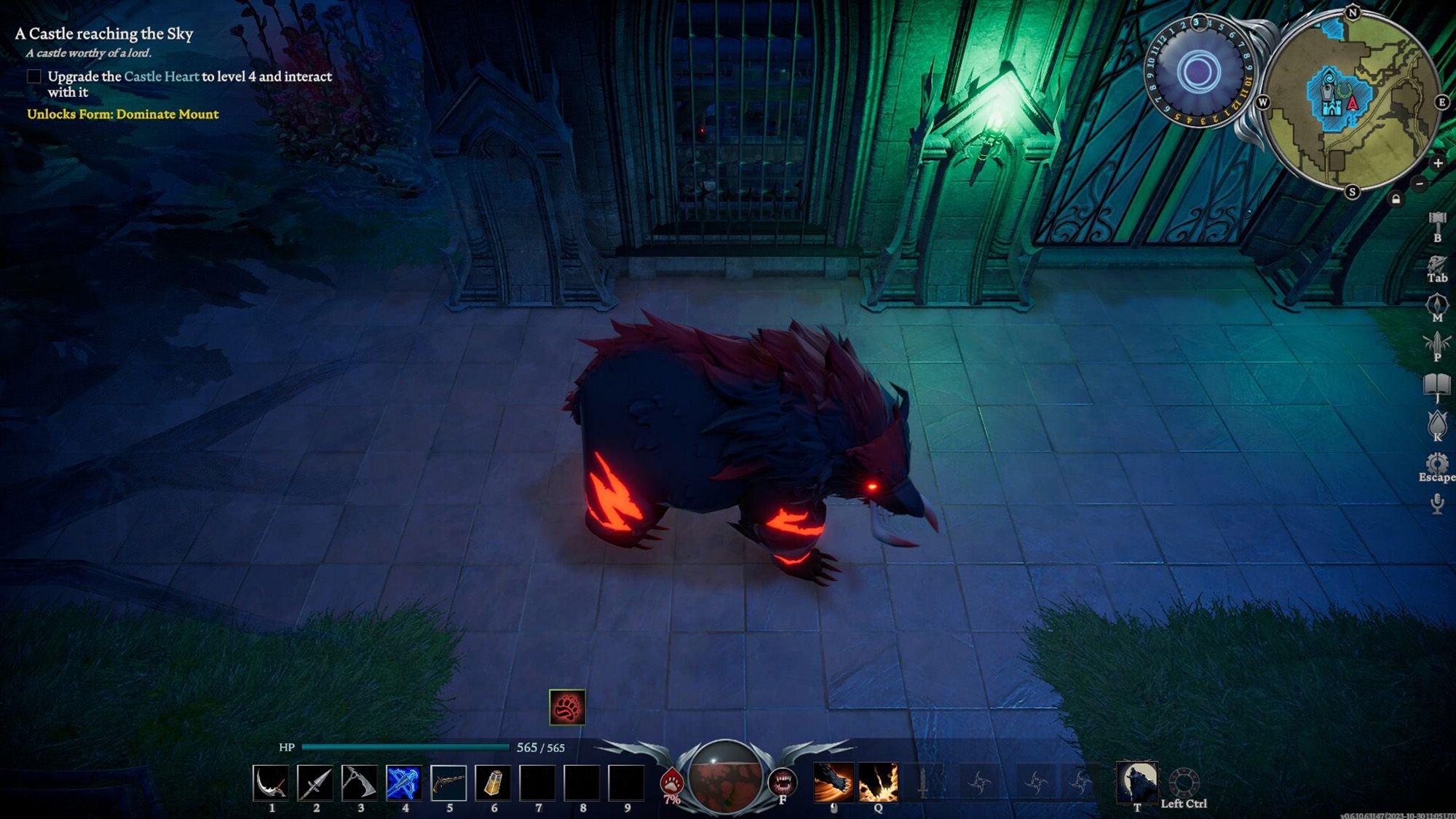Tick the Castle Heart quest objective checkbox
Image resolution: width=1456 pixels, height=819 pixels.
(x=34, y=76)
